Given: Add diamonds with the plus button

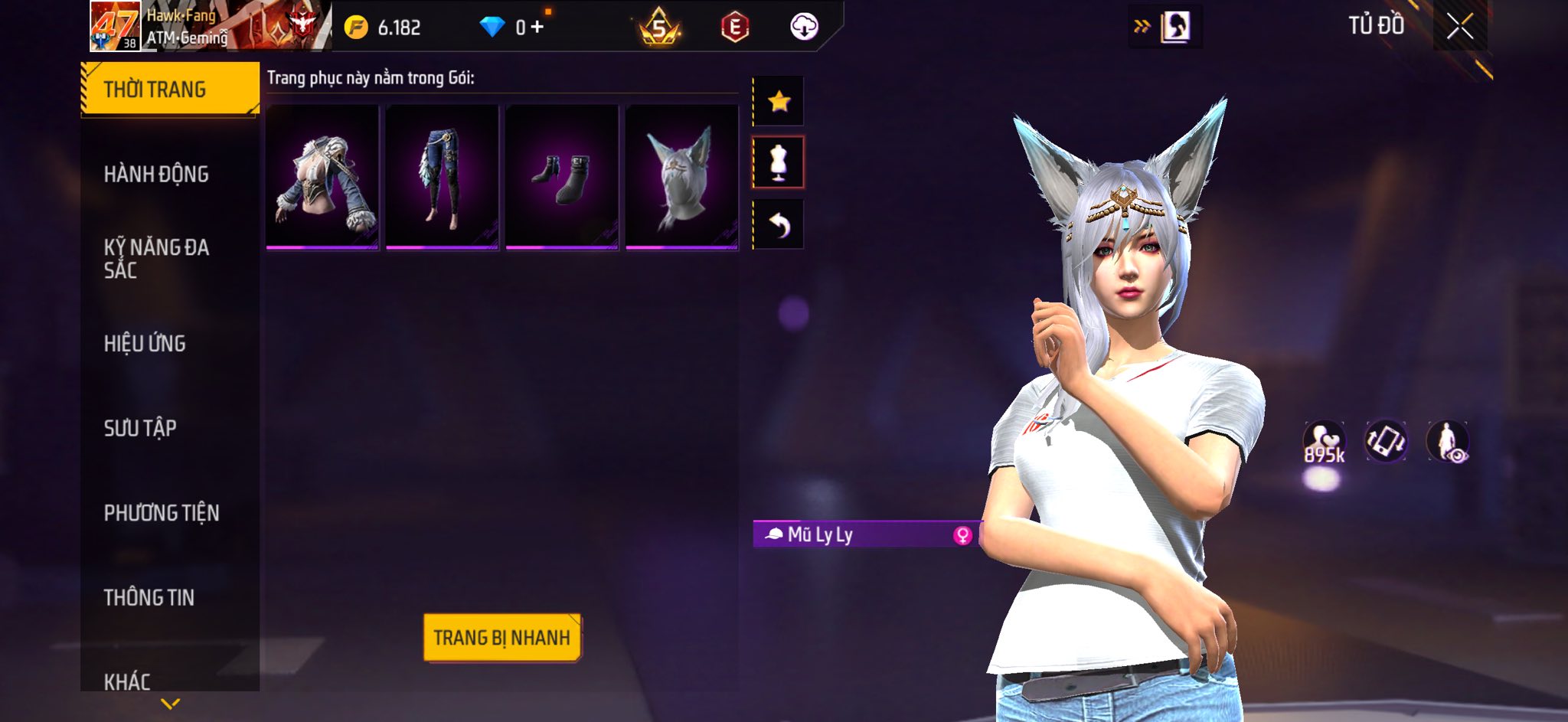Looking at the screenshot, I should (x=537, y=28).
